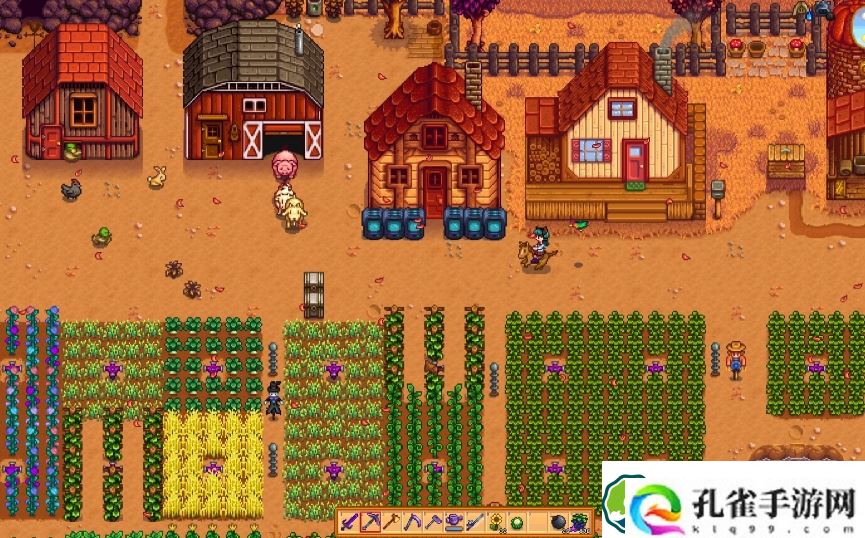Choose the pickaxe hotbar slot
865x538 pixels.
point(370,522)
